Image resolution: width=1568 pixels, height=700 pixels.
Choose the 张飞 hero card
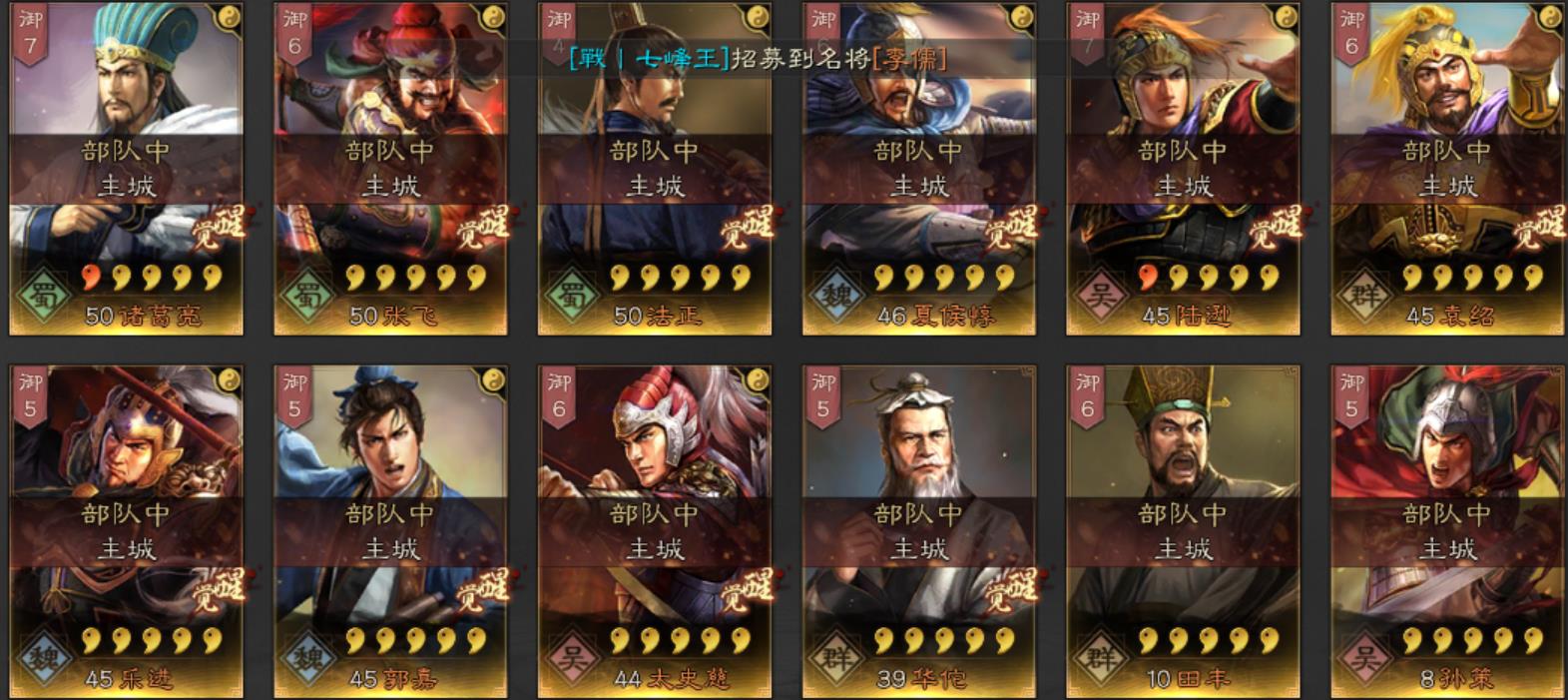(x=390, y=168)
